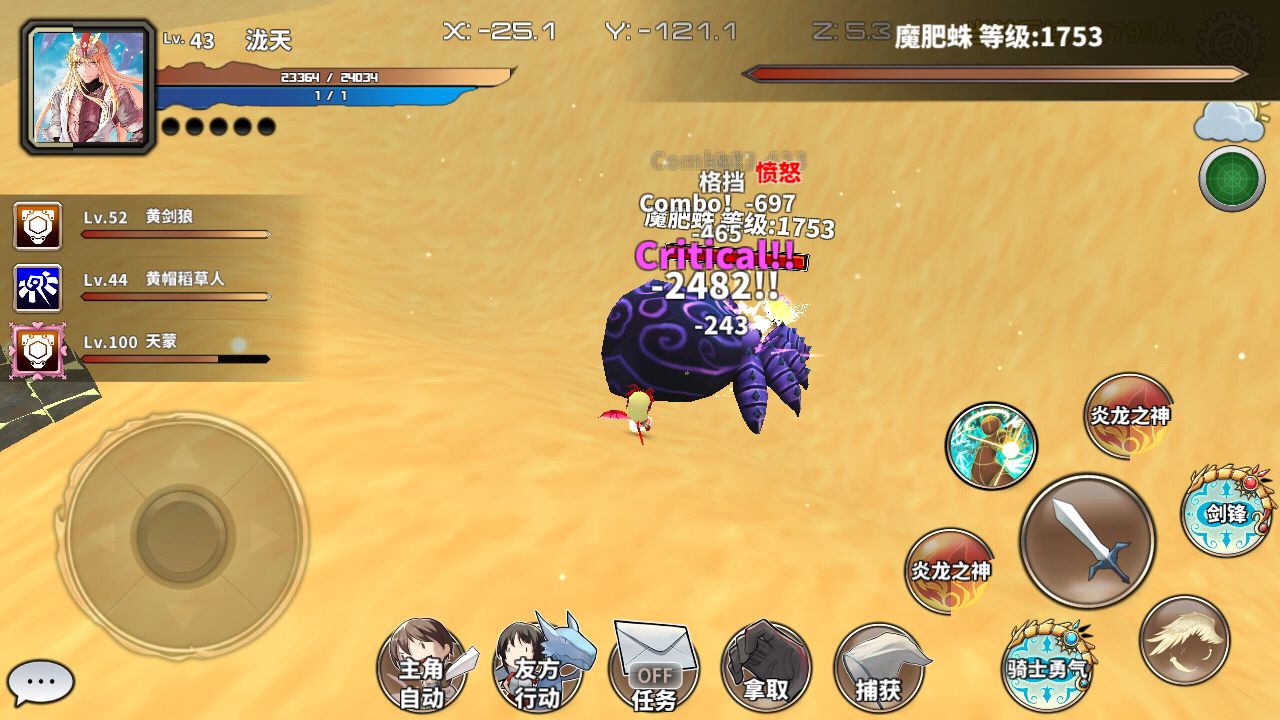
Task: Toggle 主角自动 auto-battle button
Action: [x=422, y=669]
